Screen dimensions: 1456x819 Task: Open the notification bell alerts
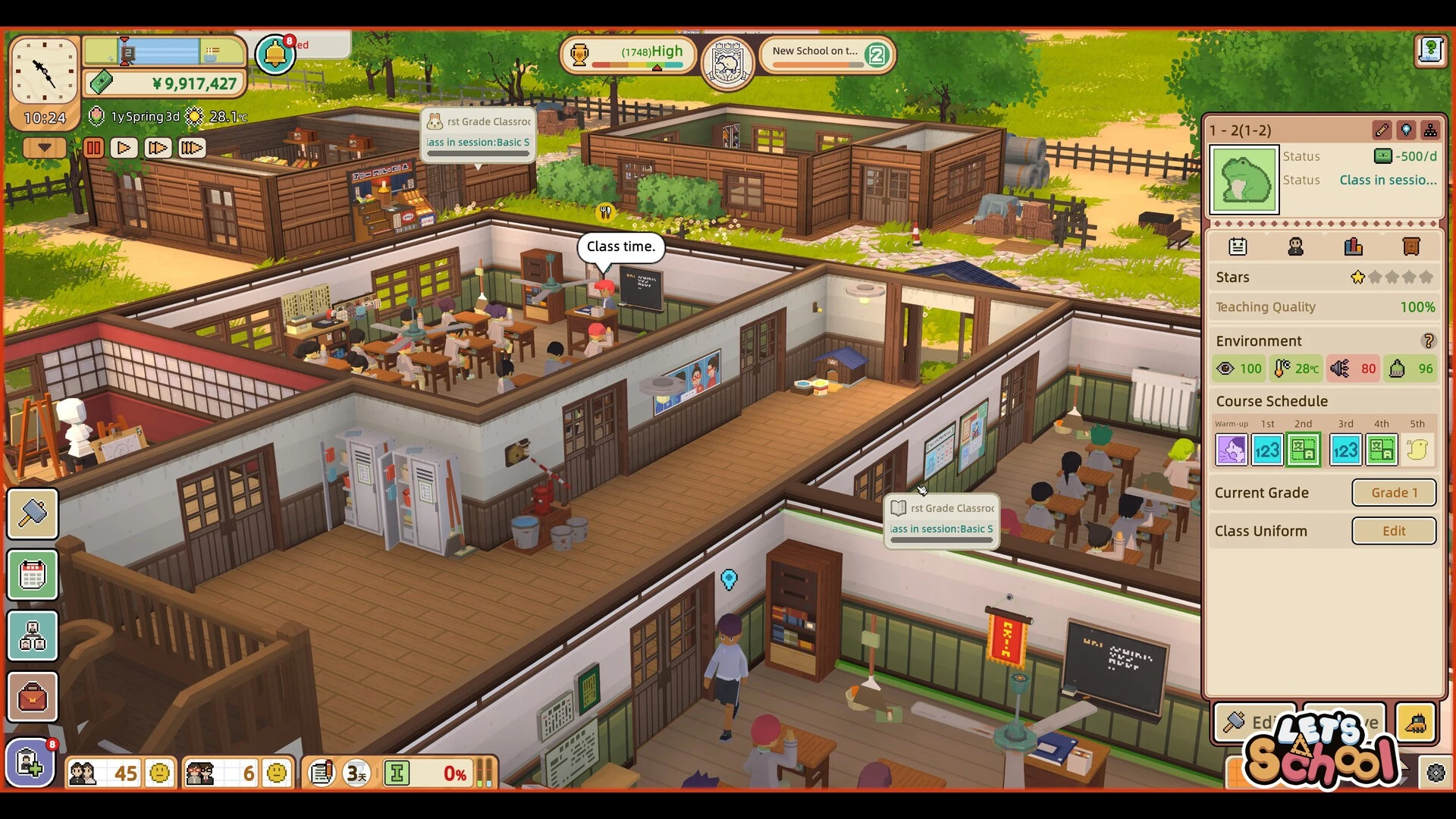[x=275, y=55]
